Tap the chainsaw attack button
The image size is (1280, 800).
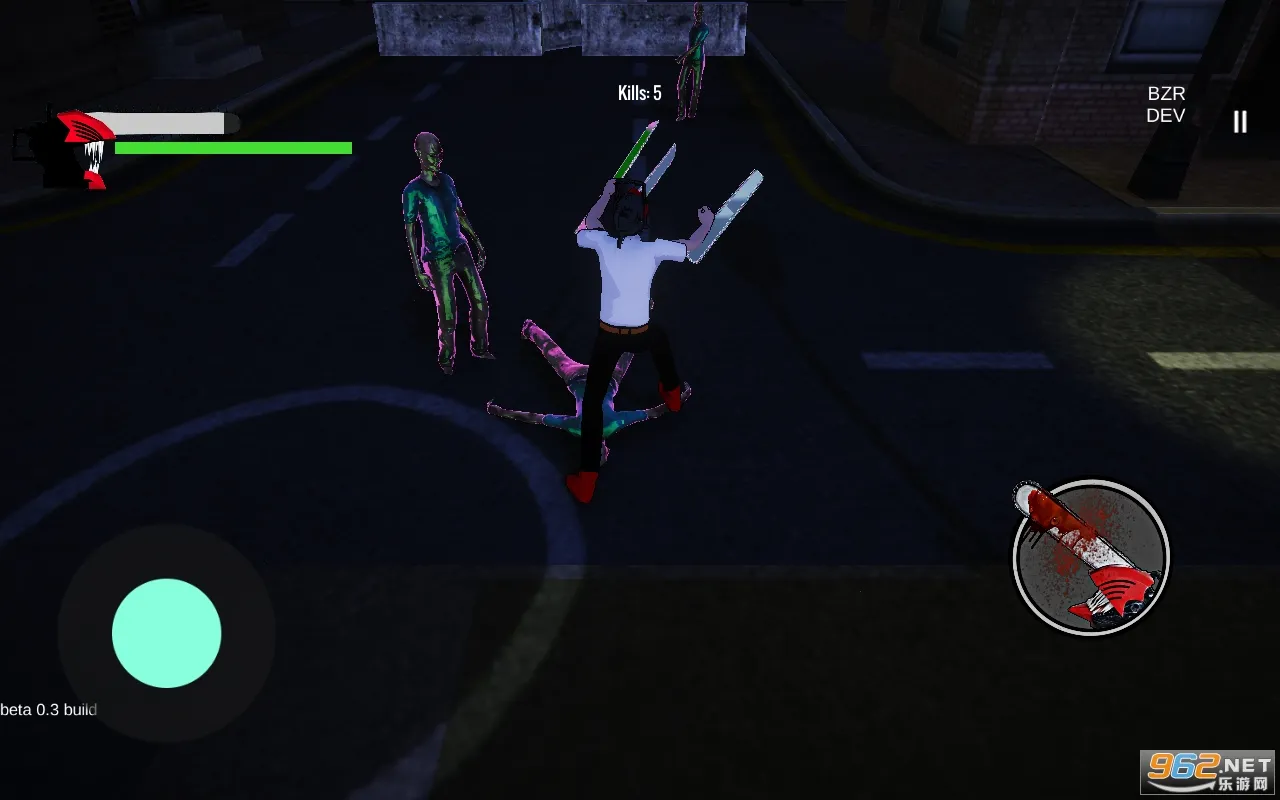click(1091, 558)
